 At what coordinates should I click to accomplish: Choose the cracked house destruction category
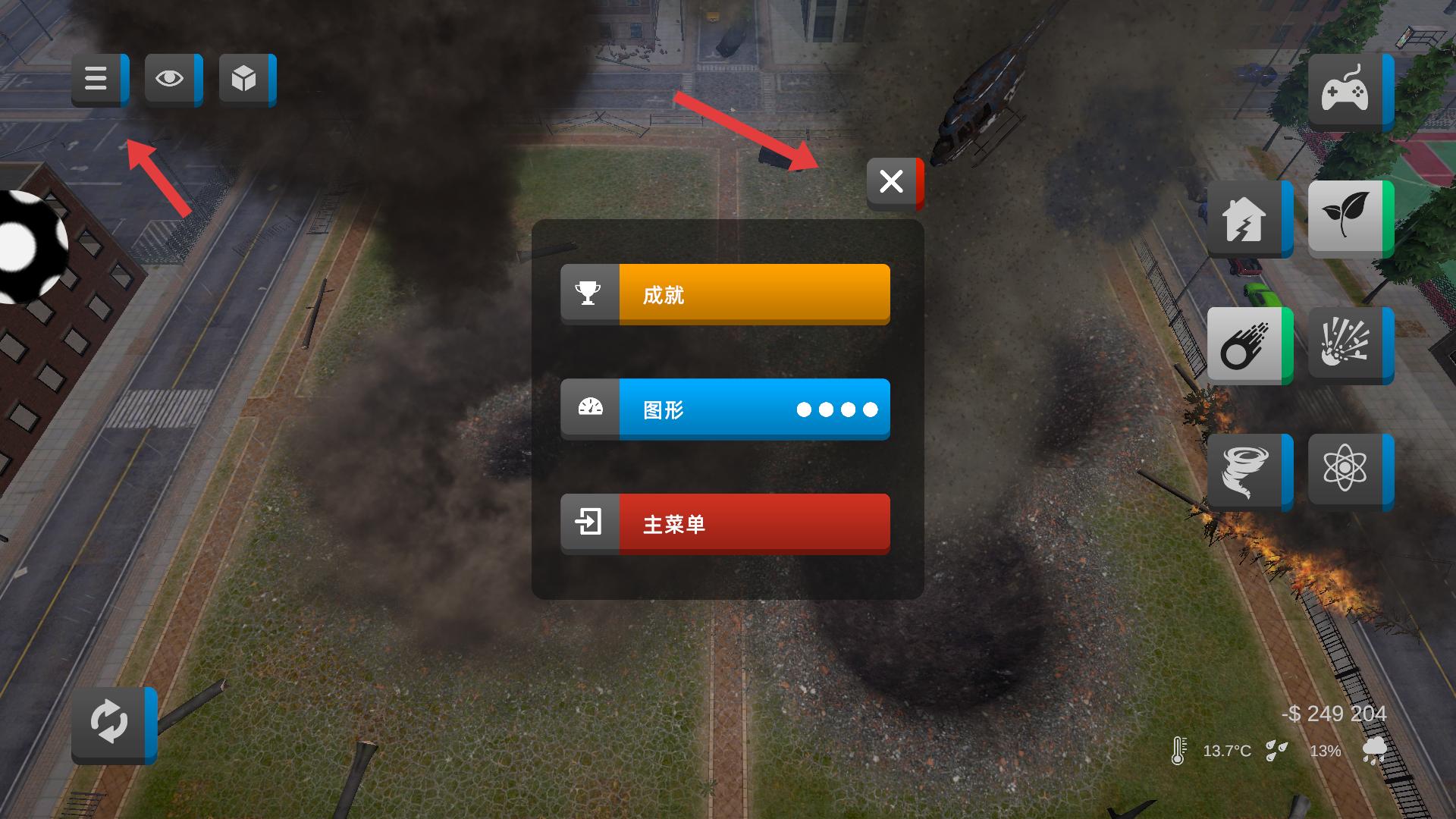[1246, 218]
